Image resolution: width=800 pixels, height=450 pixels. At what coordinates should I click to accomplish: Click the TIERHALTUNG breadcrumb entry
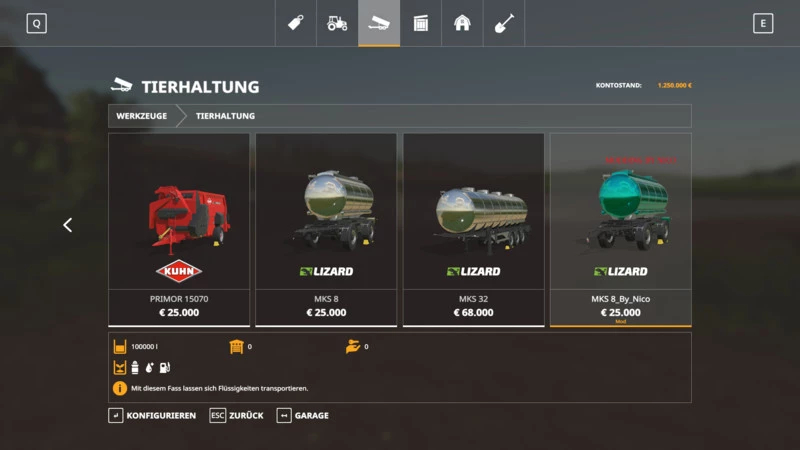pyautogui.click(x=225, y=116)
